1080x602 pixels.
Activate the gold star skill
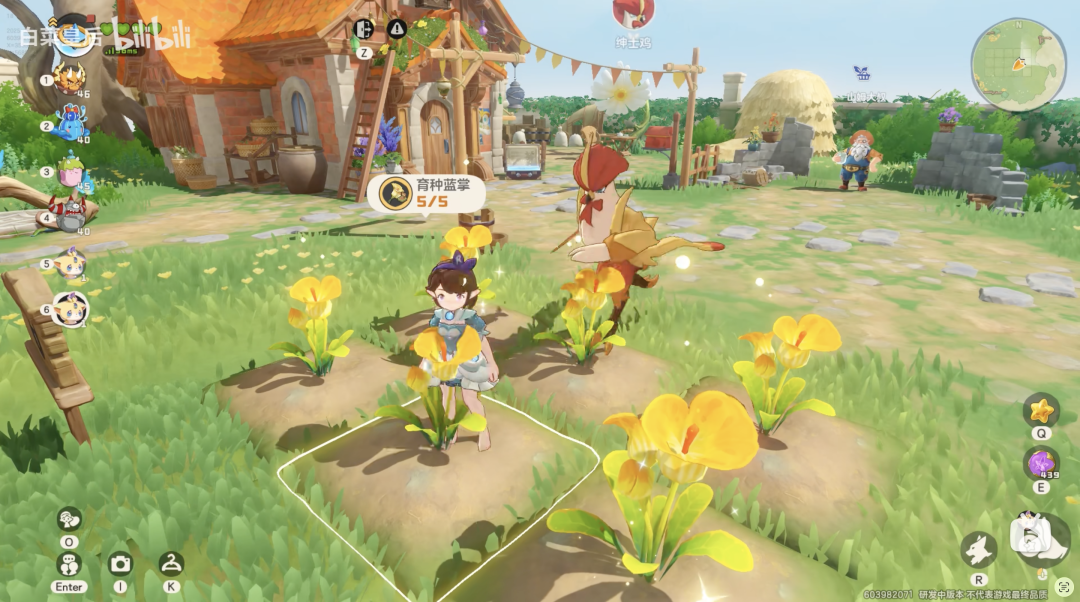(1041, 410)
